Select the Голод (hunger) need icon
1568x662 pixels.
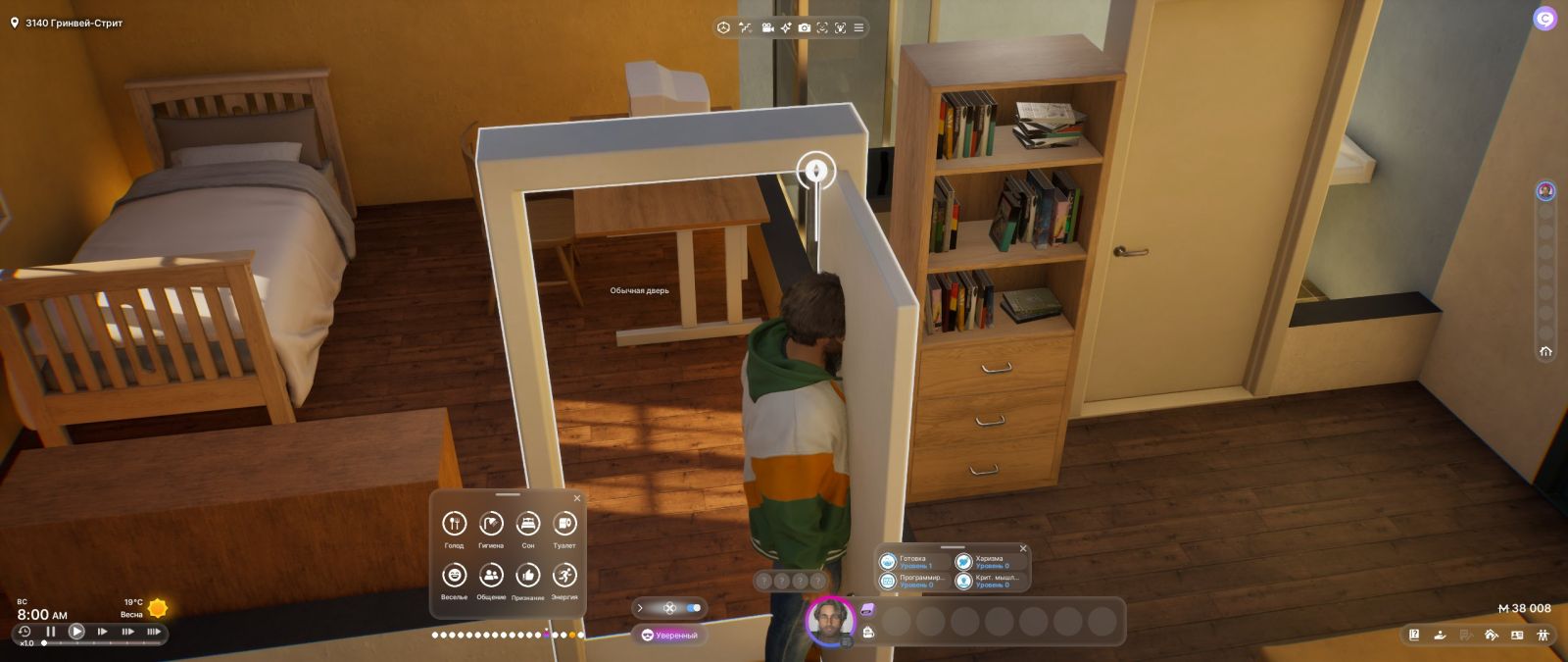[454, 524]
